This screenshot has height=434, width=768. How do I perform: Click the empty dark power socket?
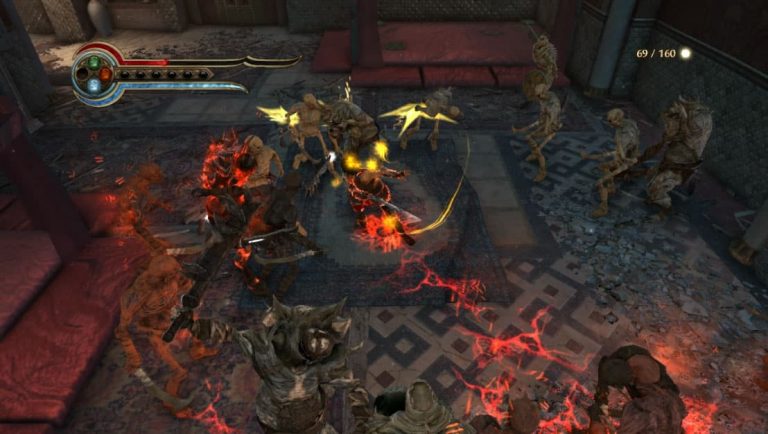point(83,73)
